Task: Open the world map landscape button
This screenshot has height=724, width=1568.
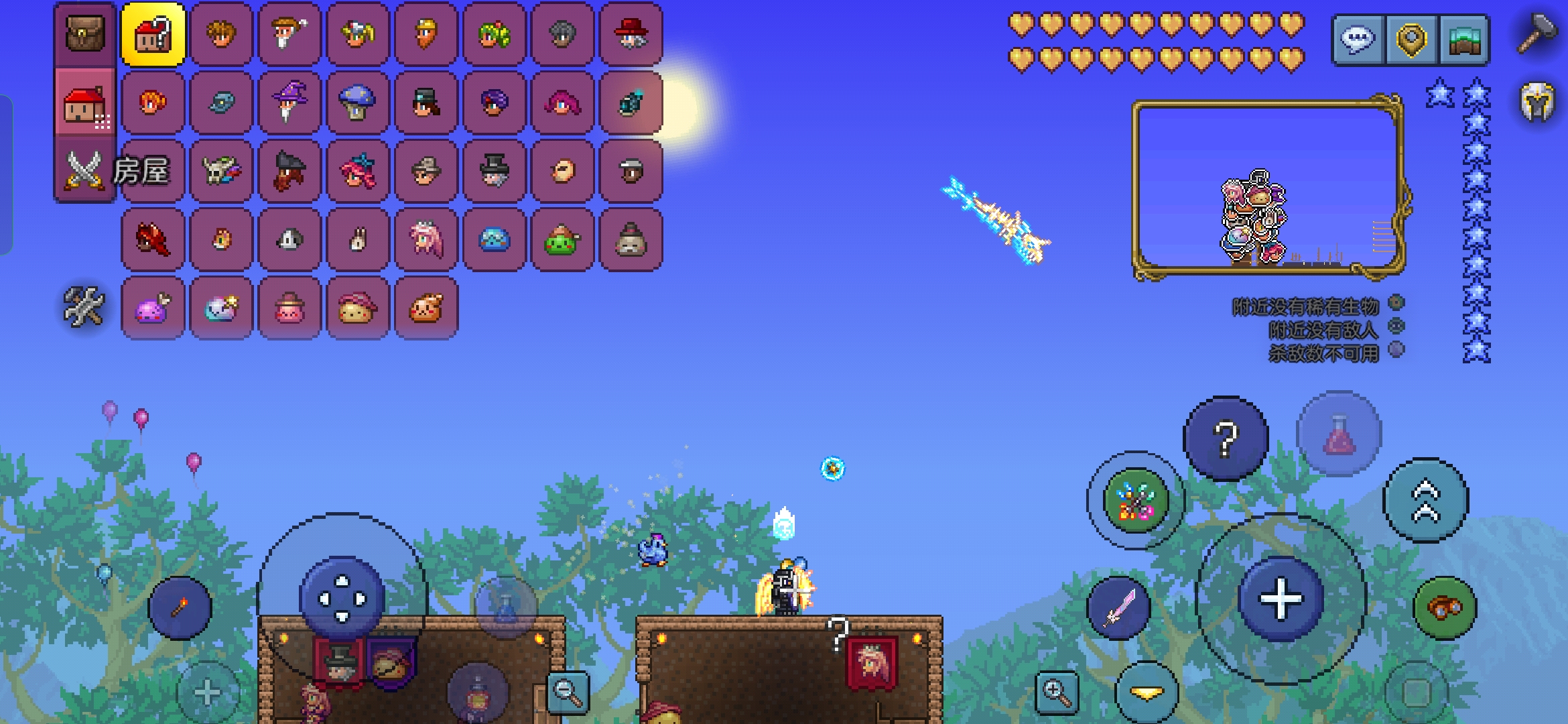Action: pos(1463,40)
